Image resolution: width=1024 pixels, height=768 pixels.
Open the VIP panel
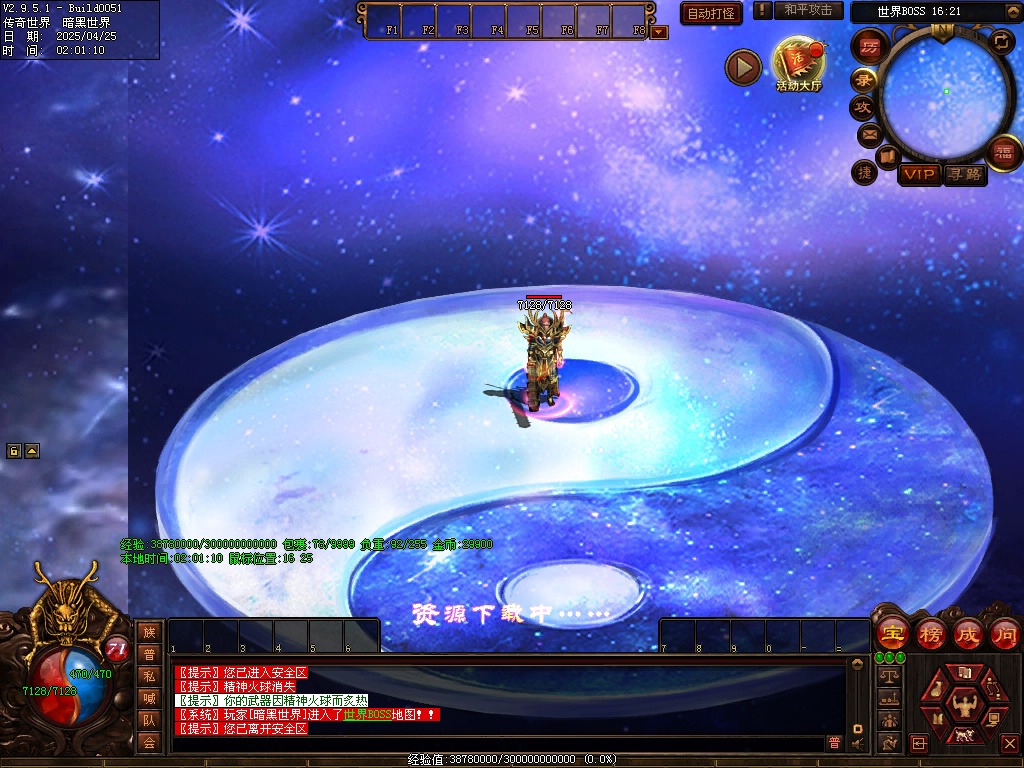click(918, 175)
